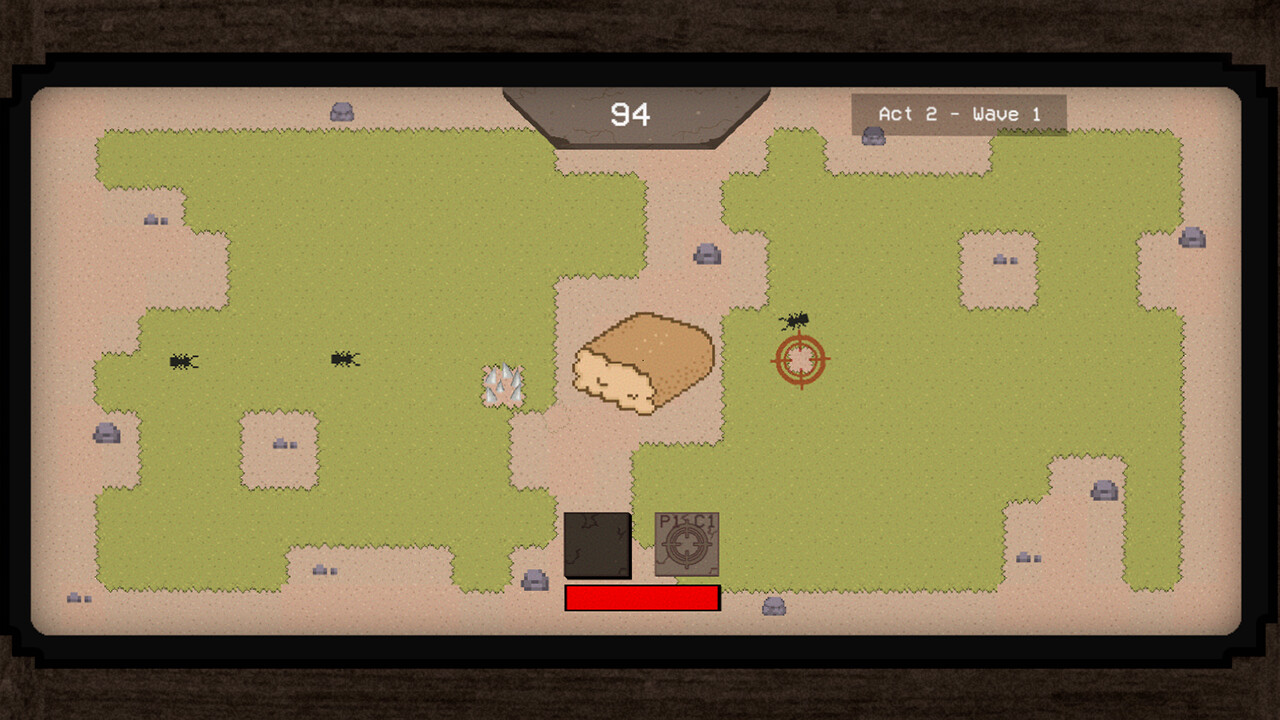The image size is (1280, 720).
Task: Click the rock on the far right edge
Action: (1190, 237)
